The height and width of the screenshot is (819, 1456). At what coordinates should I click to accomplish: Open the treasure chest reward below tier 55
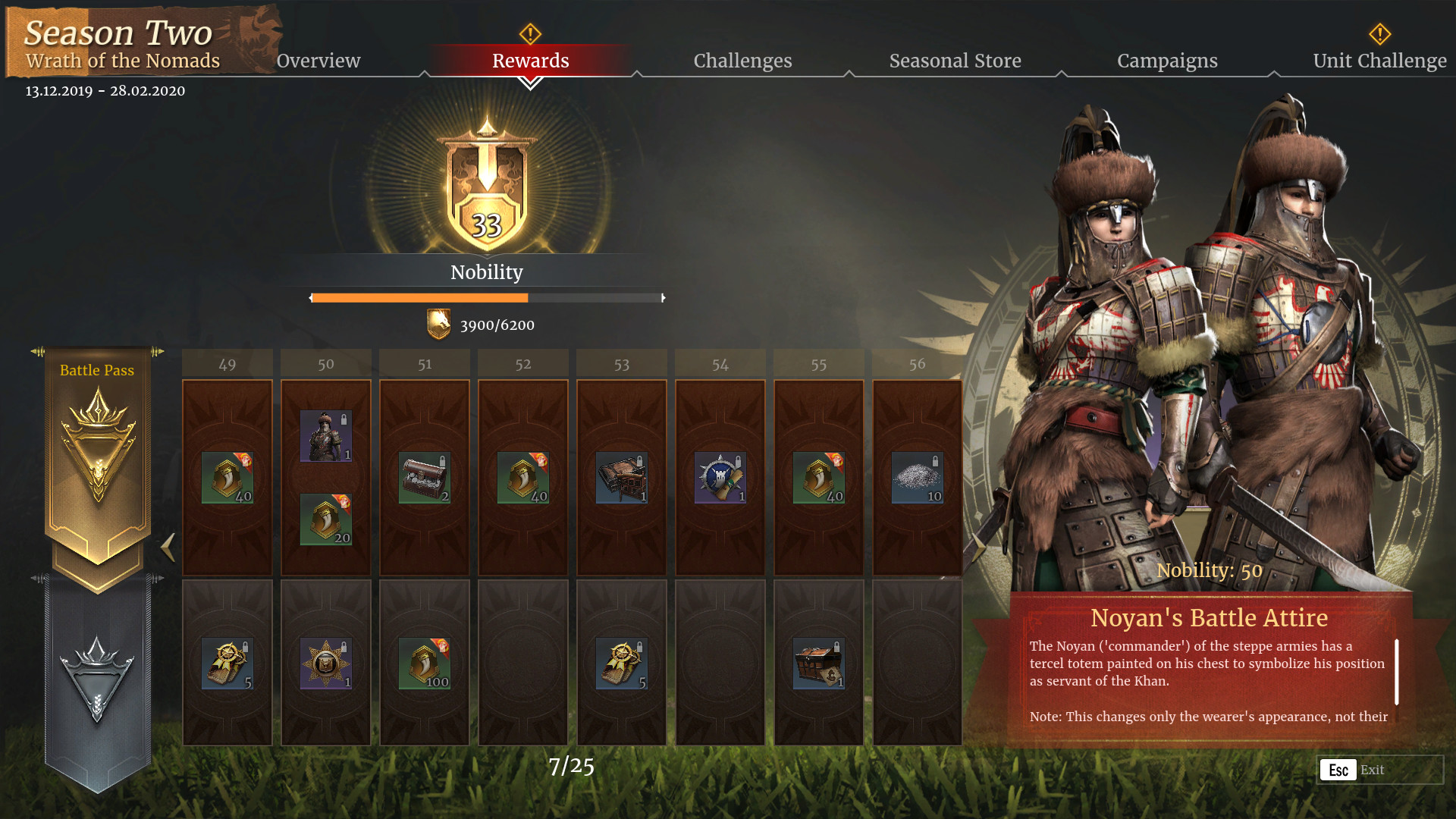click(x=817, y=662)
